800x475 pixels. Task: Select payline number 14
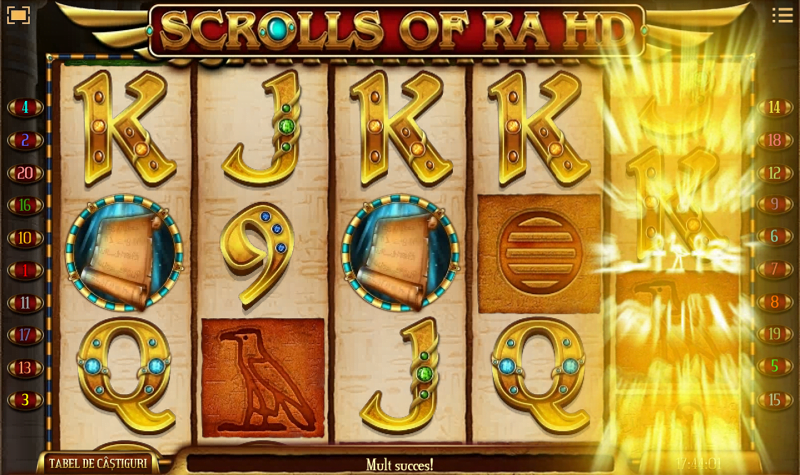[x=774, y=107]
